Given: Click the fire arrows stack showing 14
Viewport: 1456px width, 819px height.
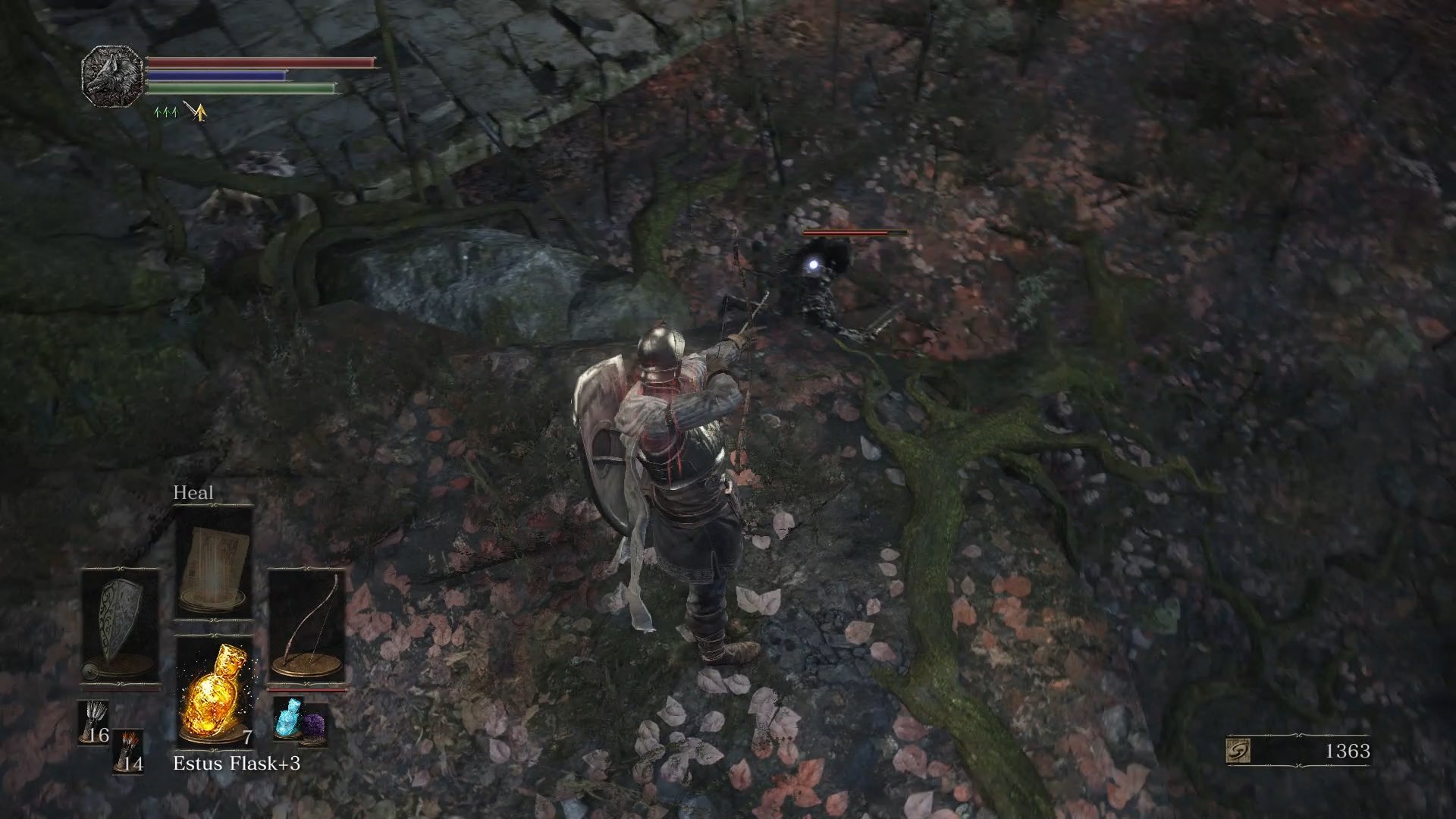Looking at the screenshot, I should [129, 751].
